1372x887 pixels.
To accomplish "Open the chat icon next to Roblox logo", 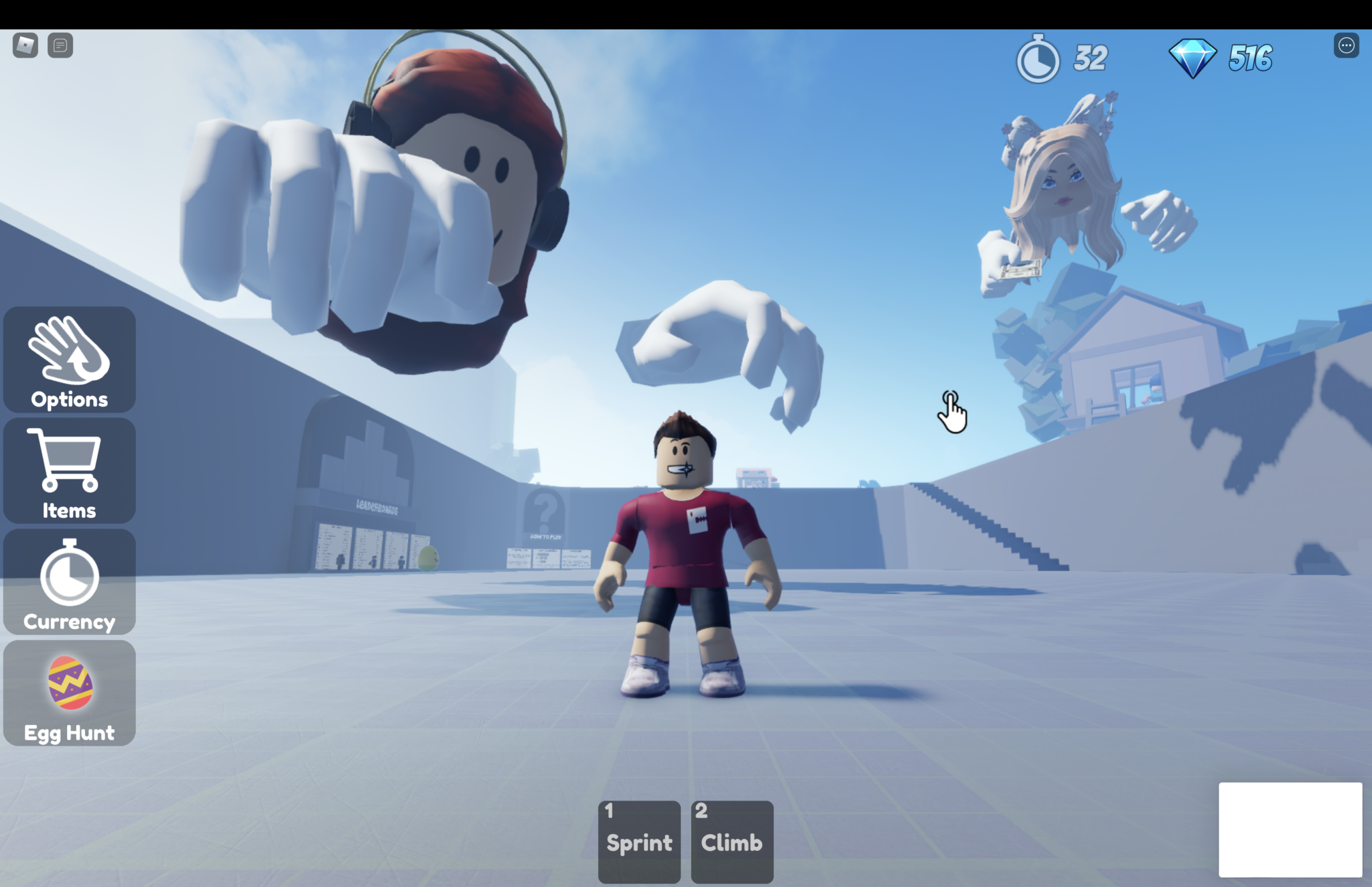I will [x=62, y=46].
